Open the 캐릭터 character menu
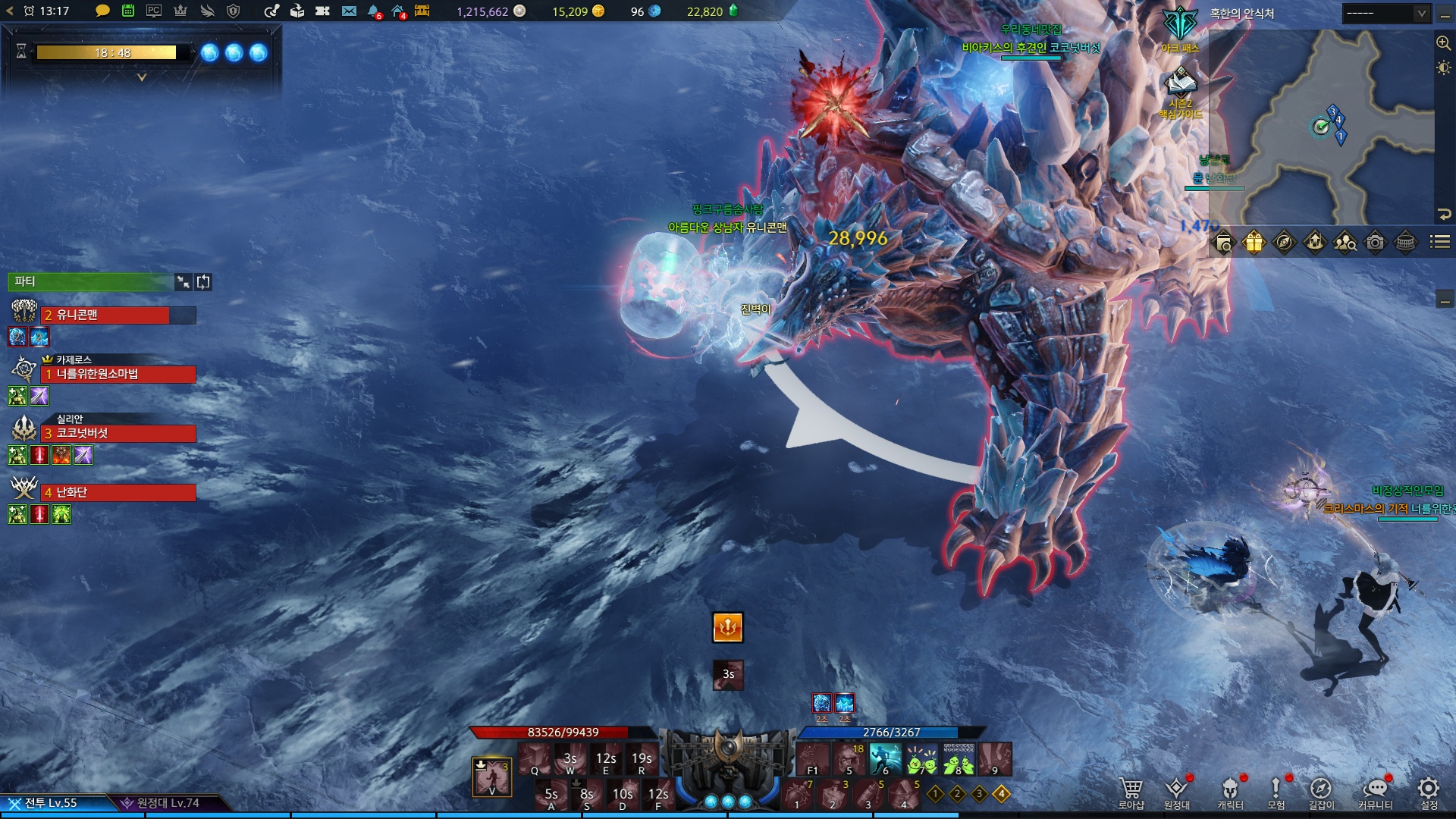This screenshot has height=819, width=1456. coord(1230,792)
